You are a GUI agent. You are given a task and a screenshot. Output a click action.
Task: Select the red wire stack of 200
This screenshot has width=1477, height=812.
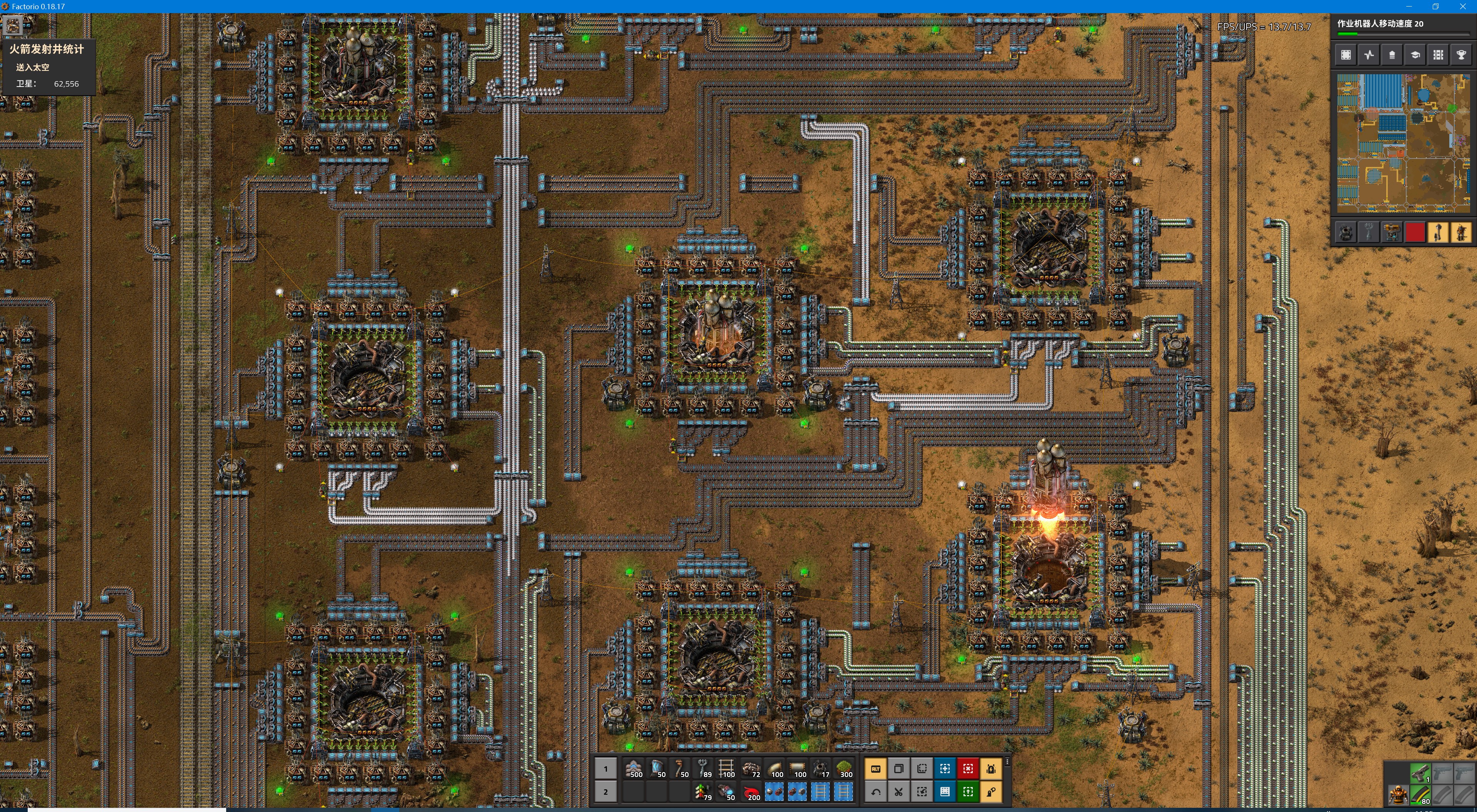752,792
